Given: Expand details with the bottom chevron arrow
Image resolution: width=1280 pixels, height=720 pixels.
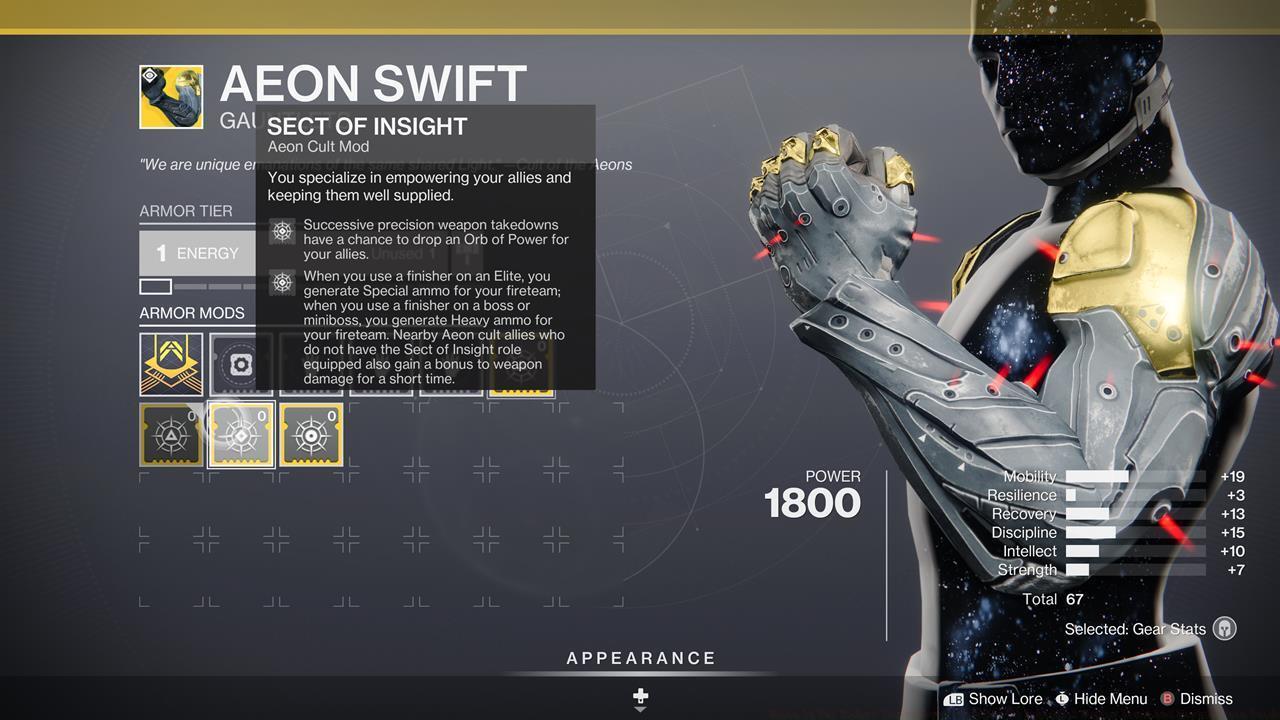Looking at the screenshot, I should [x=640, y=712].
